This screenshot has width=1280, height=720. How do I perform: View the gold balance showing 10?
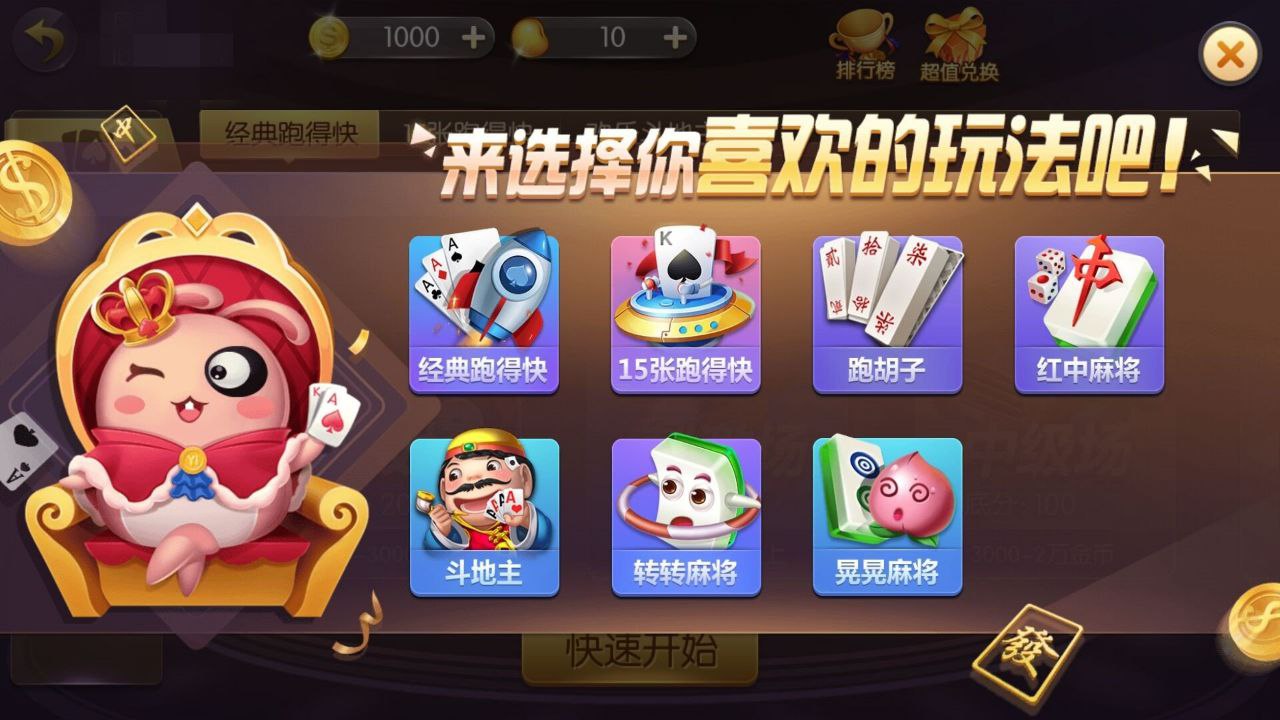coord(610,37)
